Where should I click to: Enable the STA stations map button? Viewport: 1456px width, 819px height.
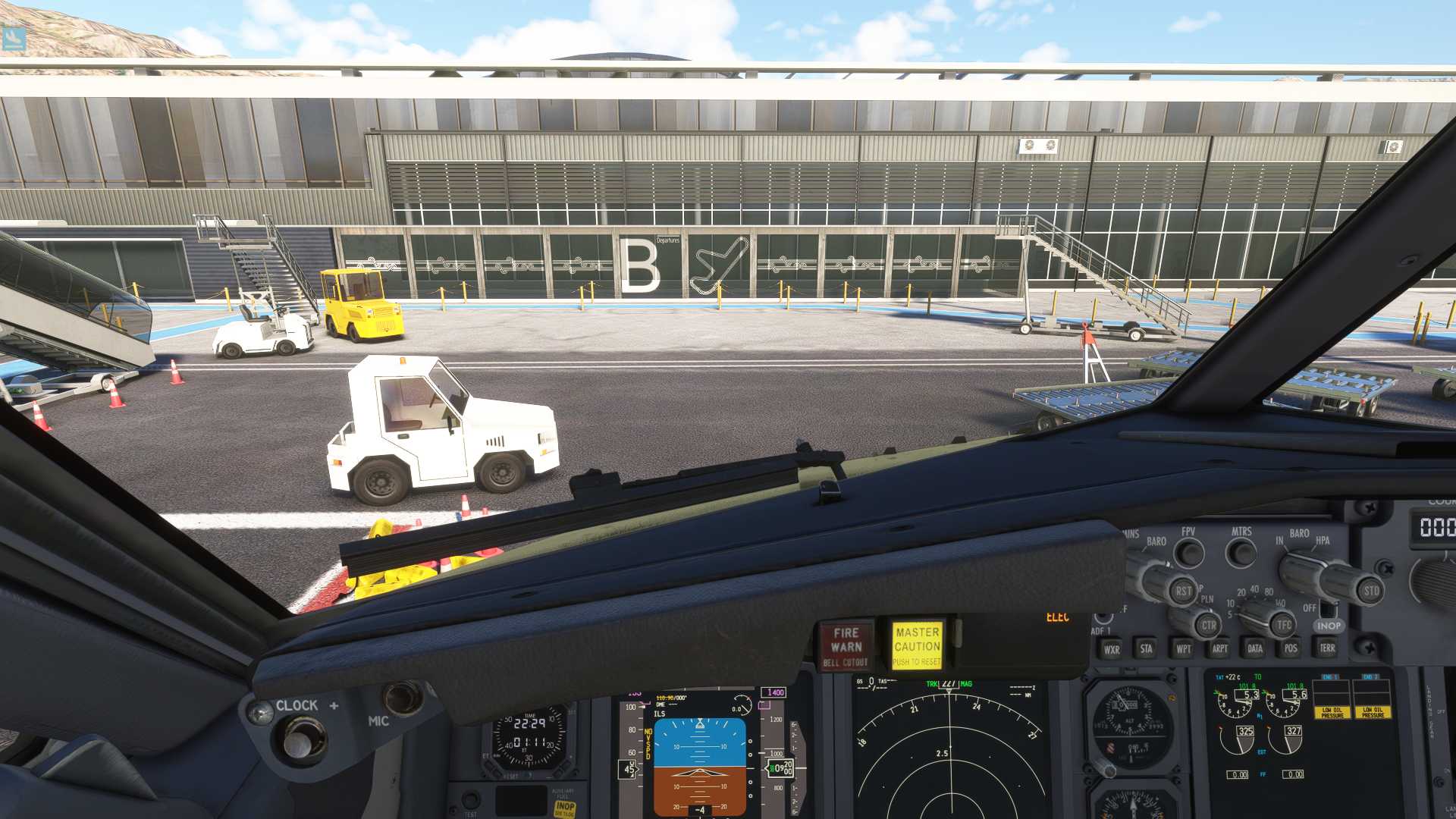point(1146,649)
